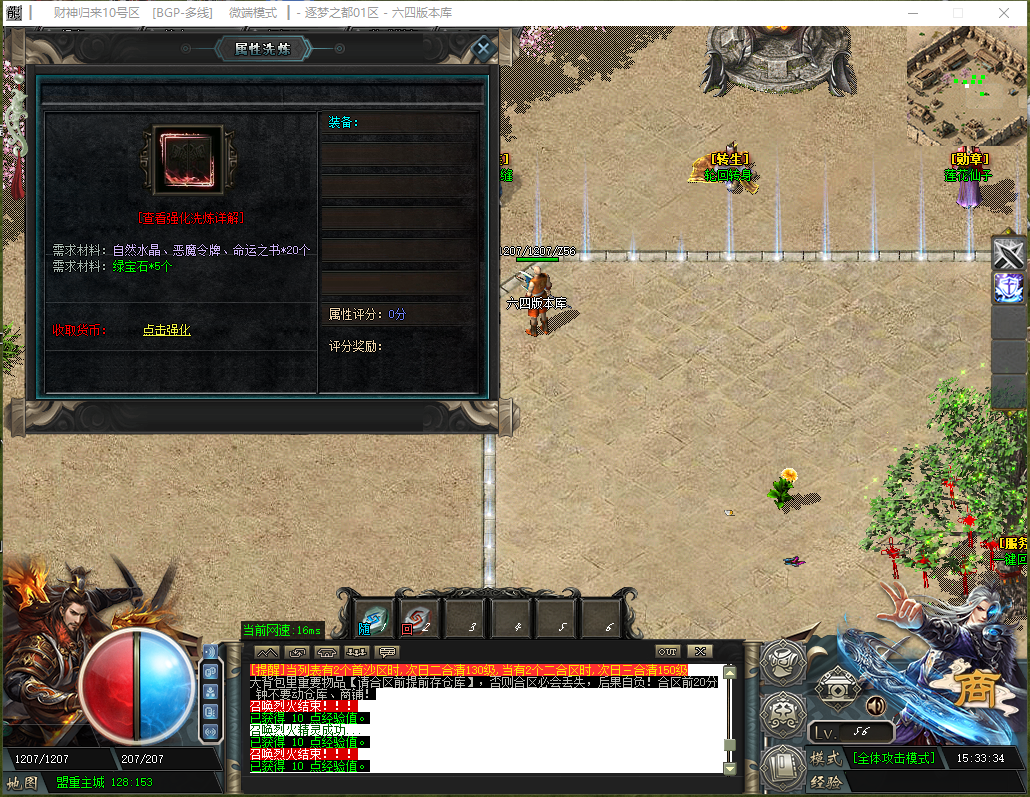Click the 点击强化 link
Viewport: 1030px width, 797px height.
(166, 330)
